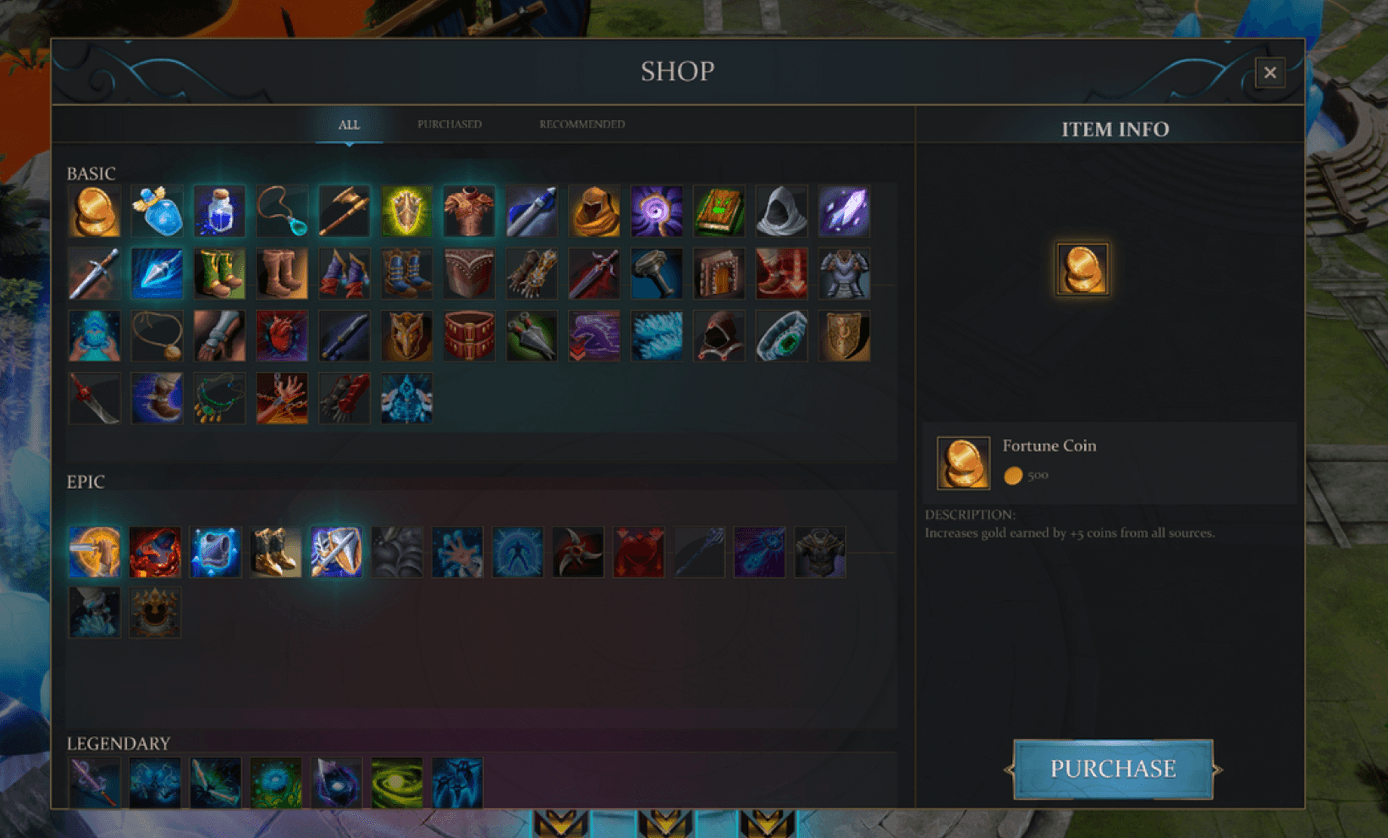Image resolution: width=1388 pixels, height=838 pixels.
Task: Select the golden boots epic item
Action: pos(276,552)
